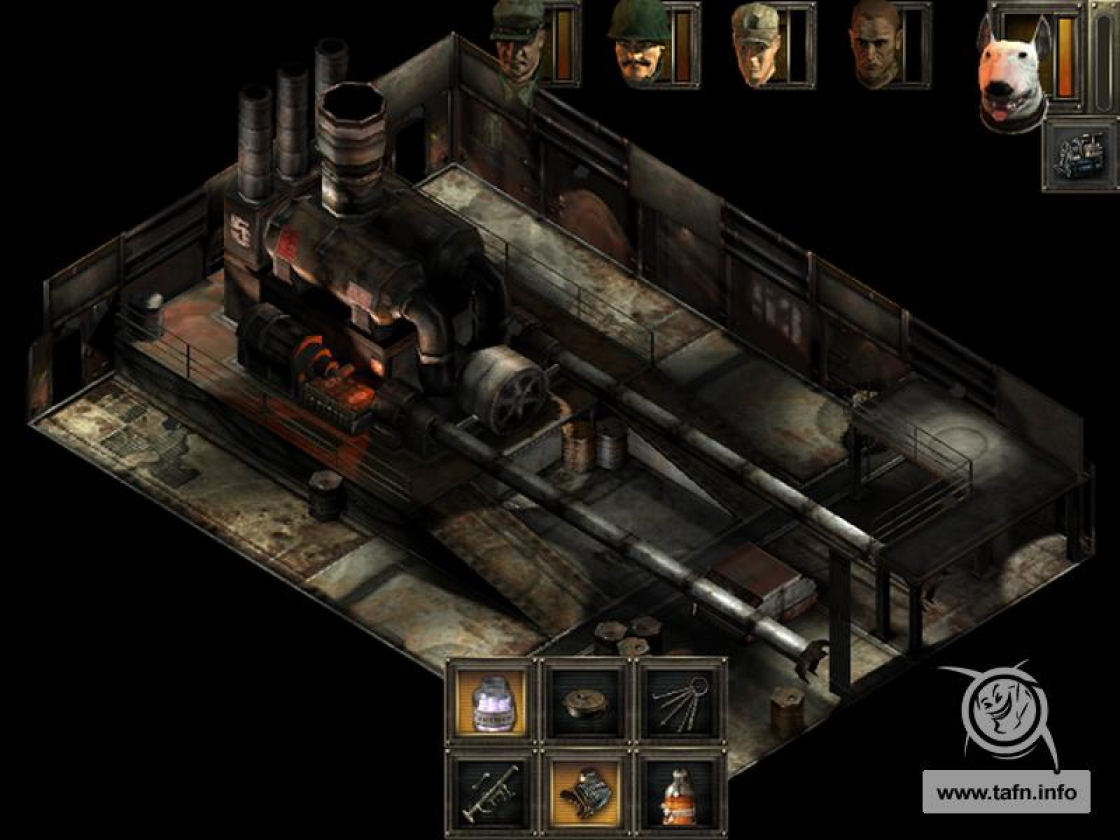
Task: Switch to the soldier in tan field cap
Action: pos(757,46)
